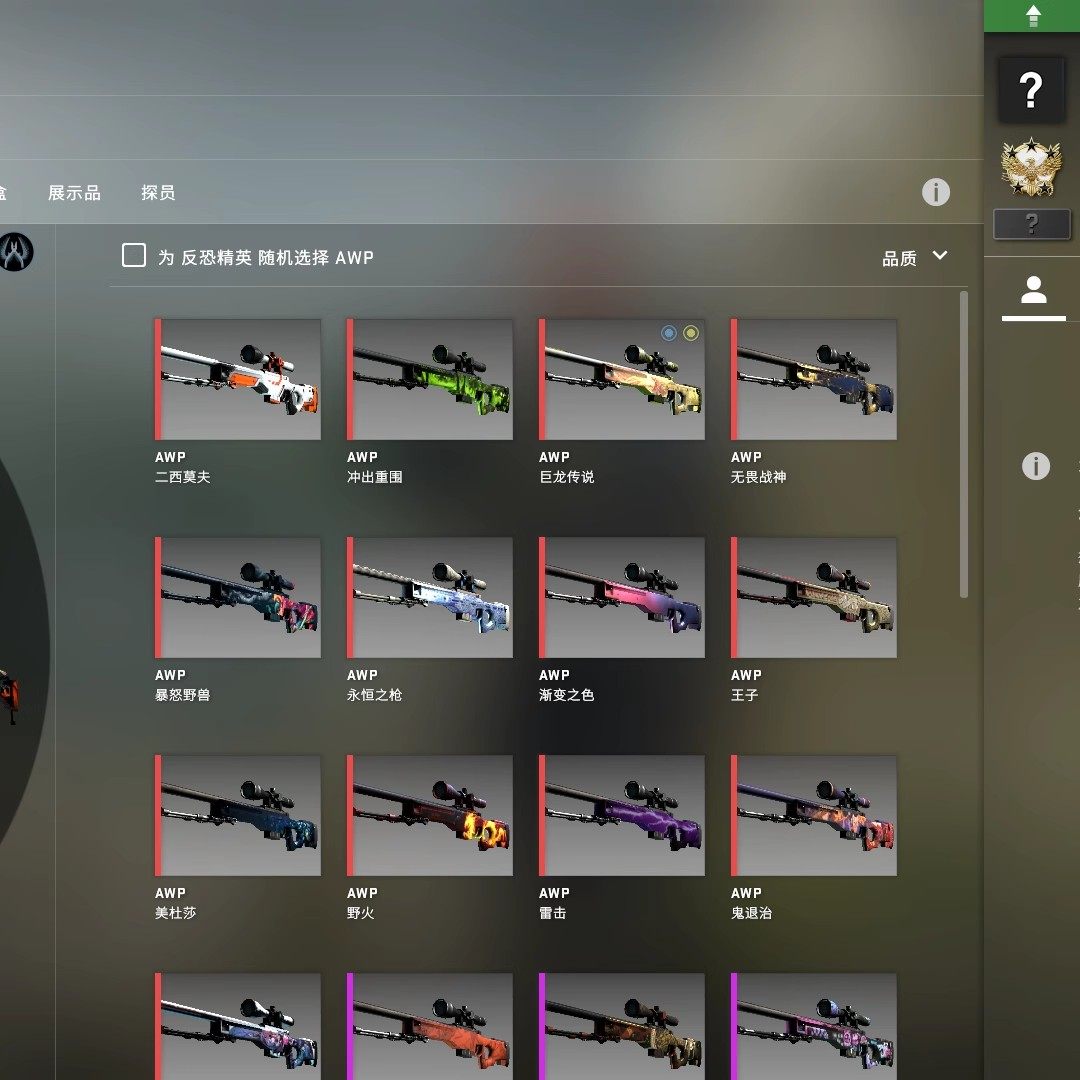
Task: Choose the AWP 暴怒野兽 skin
Action: coord(238,598)
